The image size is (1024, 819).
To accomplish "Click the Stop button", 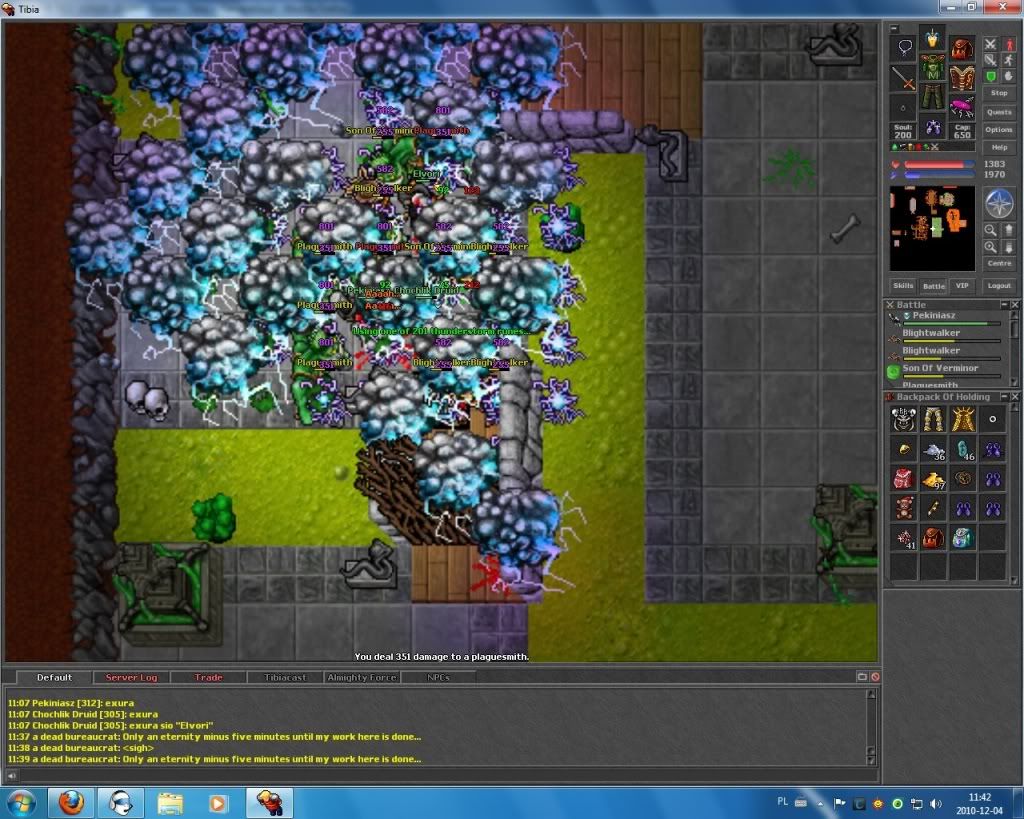I will coord(998,93).
